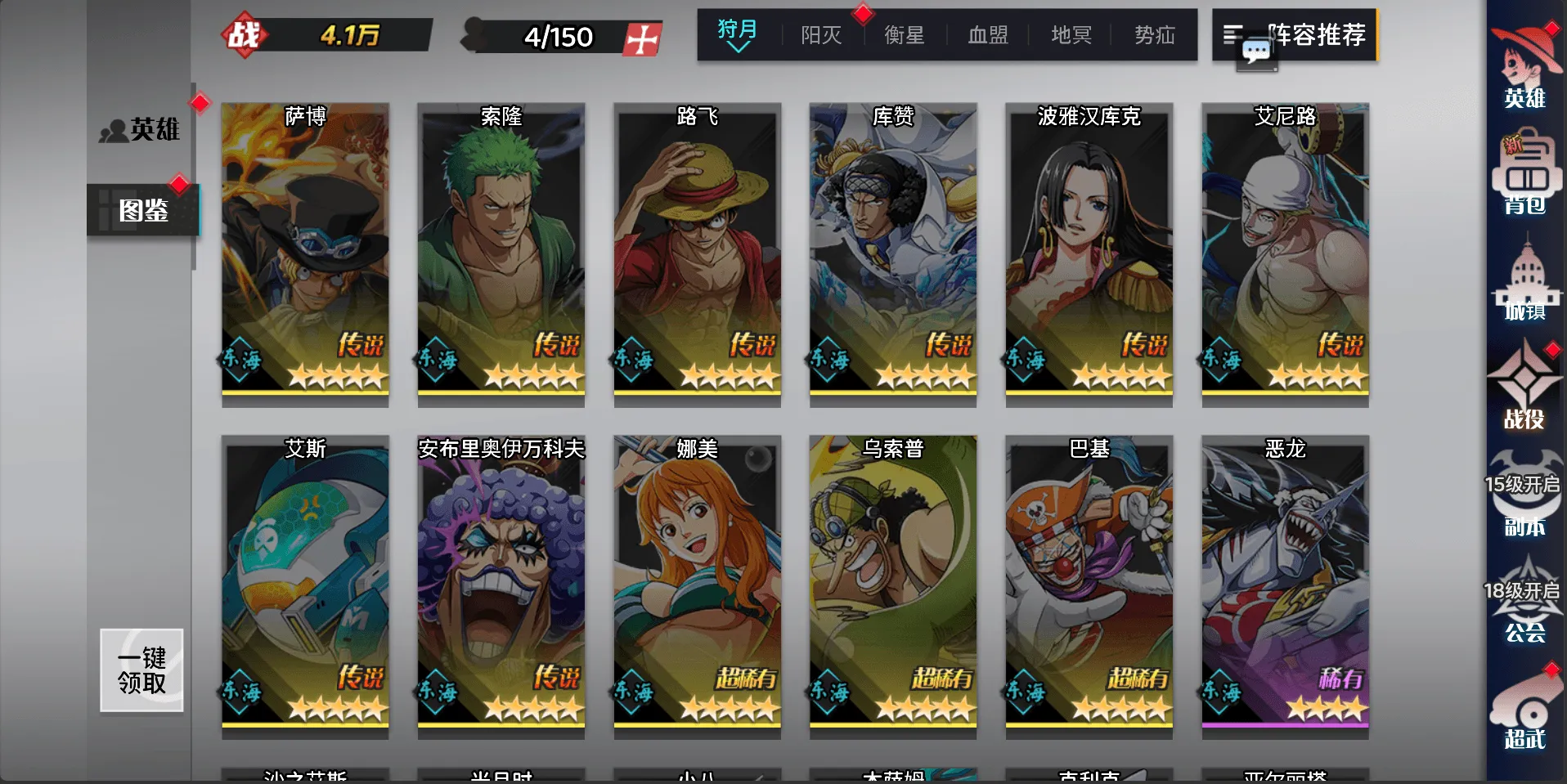Select the 库赞 hero card

(892, 253)
